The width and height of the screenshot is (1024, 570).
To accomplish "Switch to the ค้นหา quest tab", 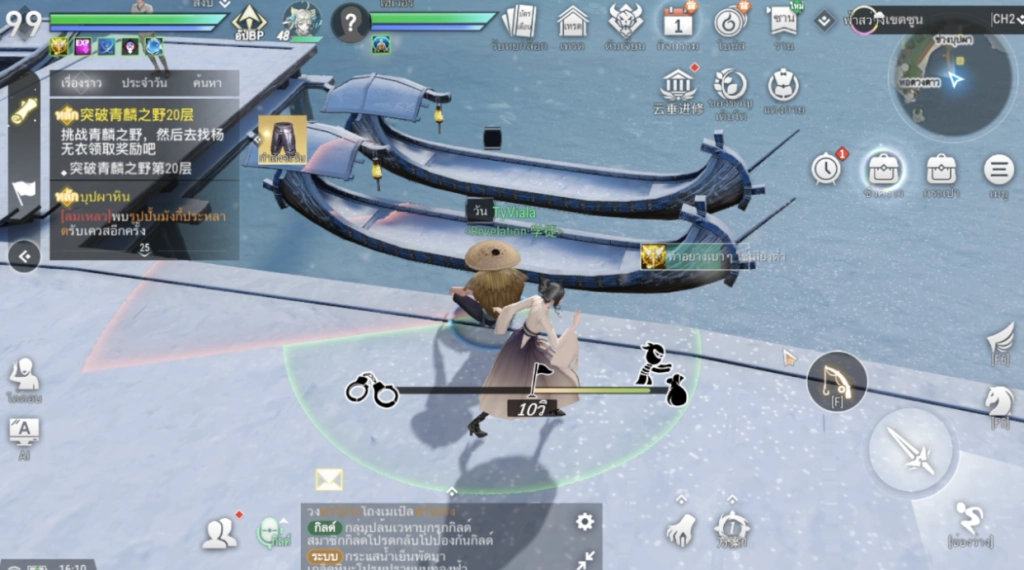I will tap(207, 83).
